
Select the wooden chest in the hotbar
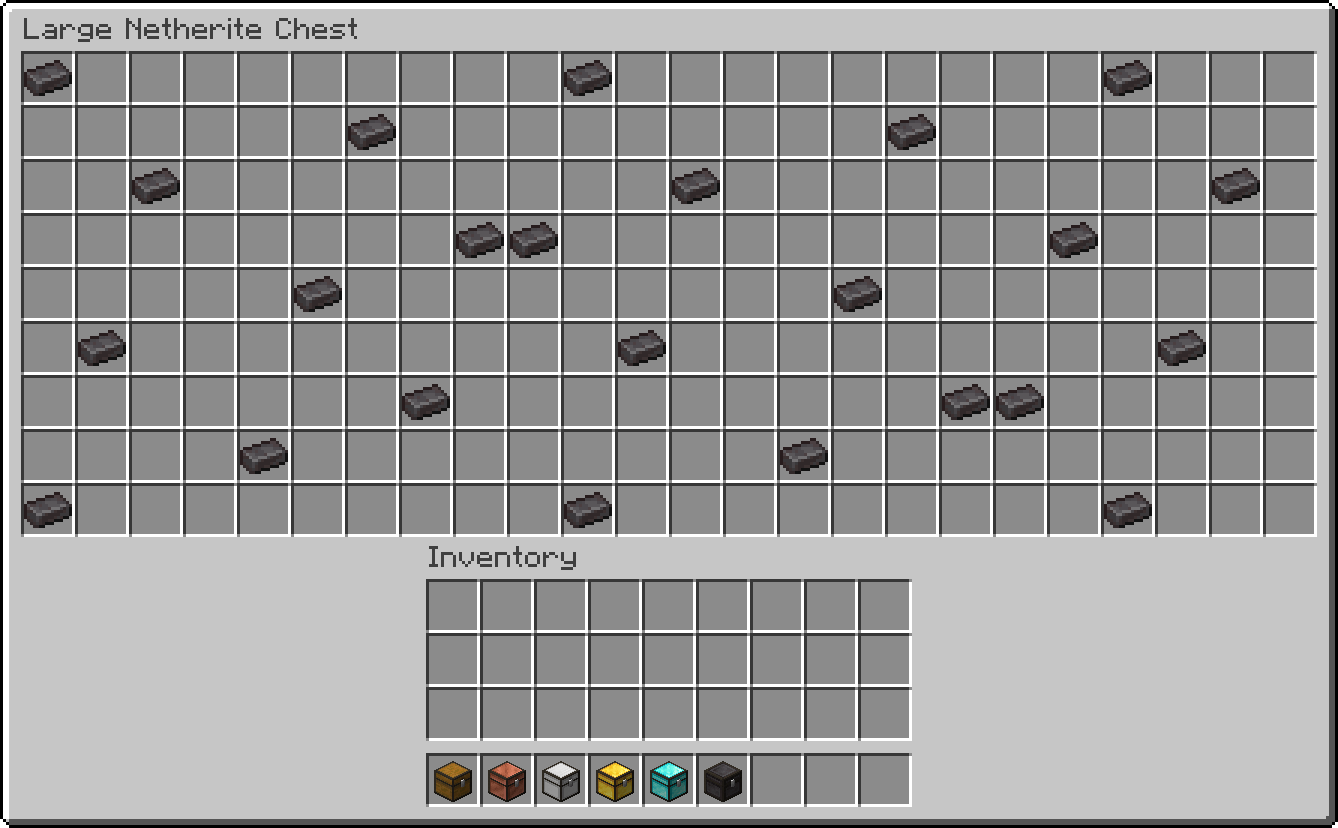click(453, 783)
